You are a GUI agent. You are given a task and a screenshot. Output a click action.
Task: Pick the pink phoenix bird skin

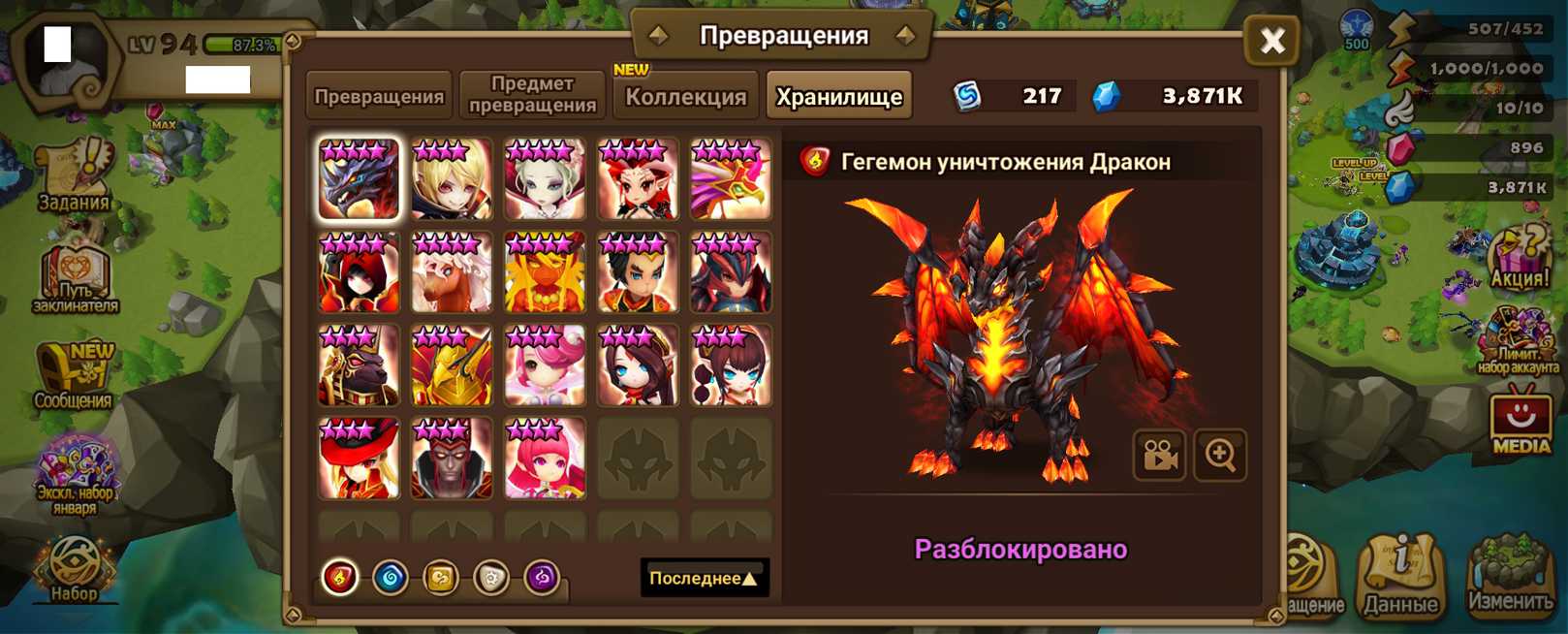[731, 179]
